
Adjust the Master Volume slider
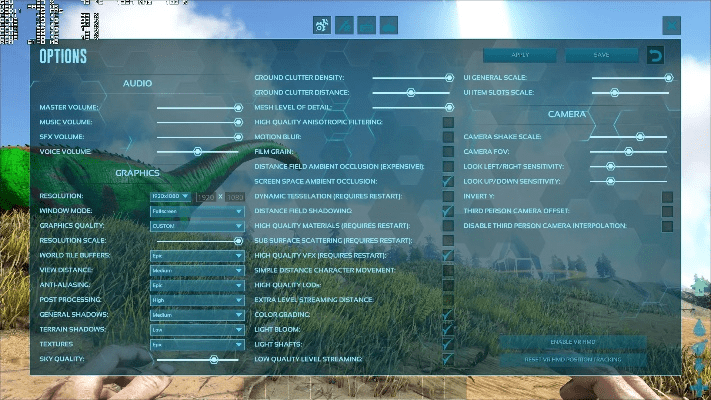[x=238, y=107]
